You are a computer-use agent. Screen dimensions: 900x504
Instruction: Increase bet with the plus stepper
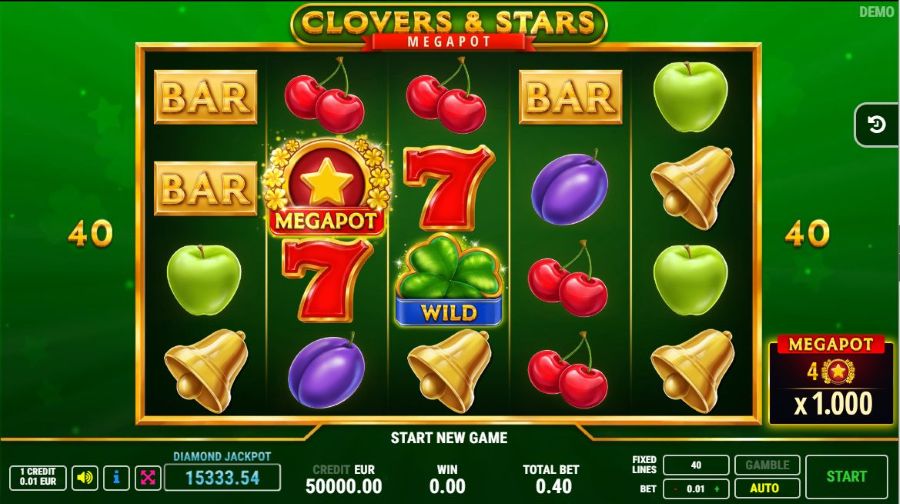point(716,489)
